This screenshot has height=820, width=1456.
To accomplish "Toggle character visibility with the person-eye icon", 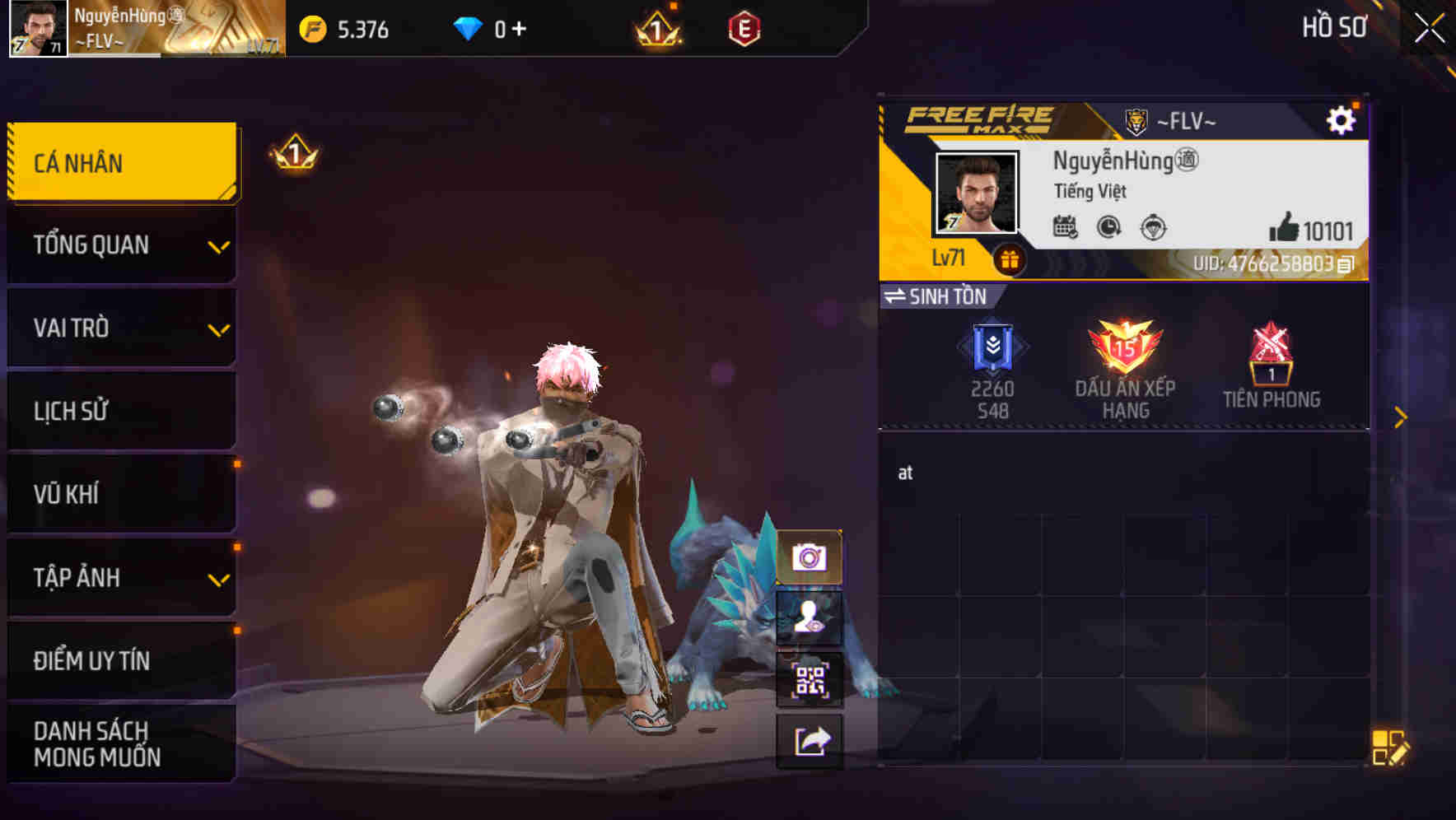I will pos(810,617).
